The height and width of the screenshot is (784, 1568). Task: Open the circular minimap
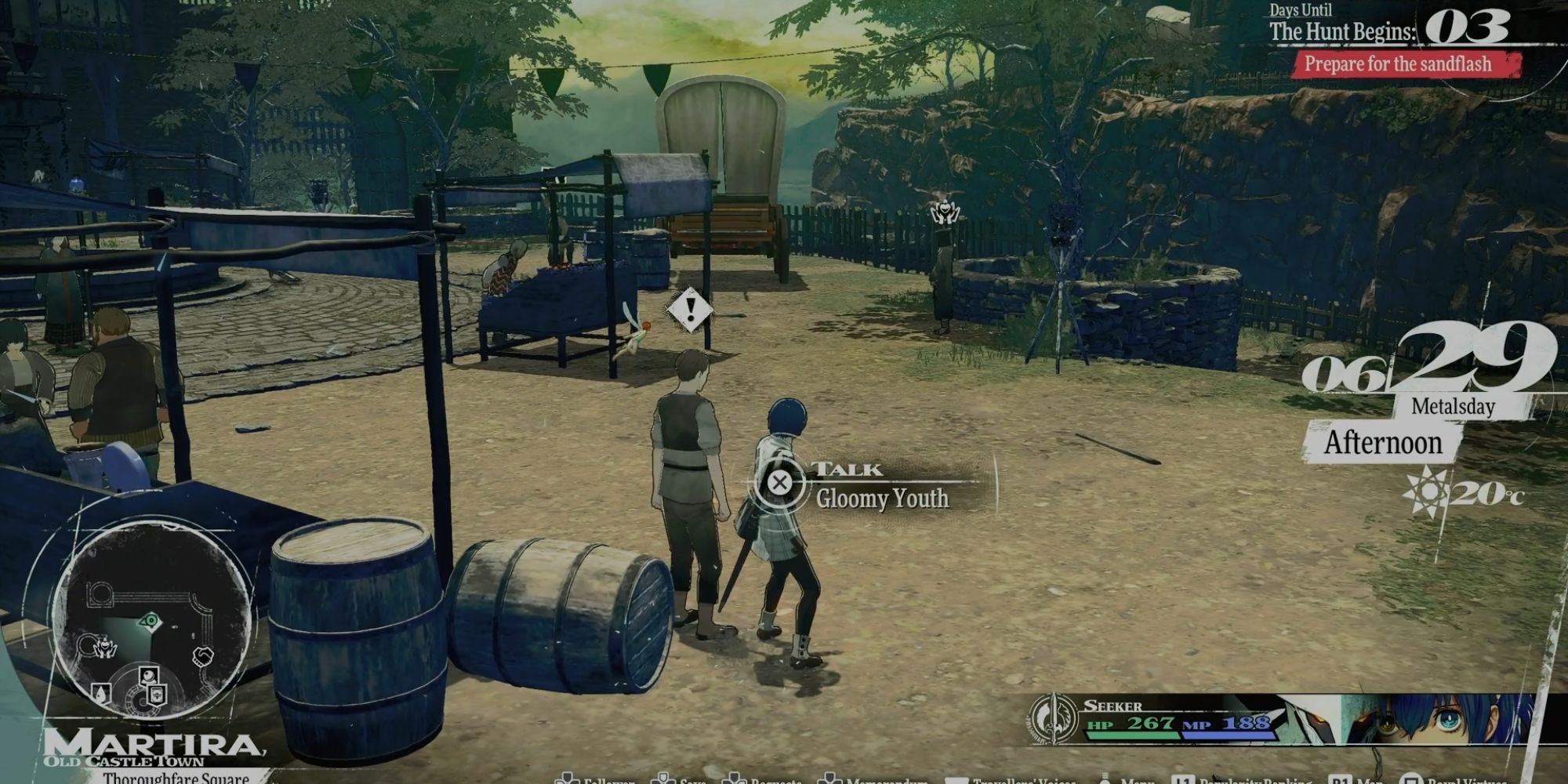point(151,619)
